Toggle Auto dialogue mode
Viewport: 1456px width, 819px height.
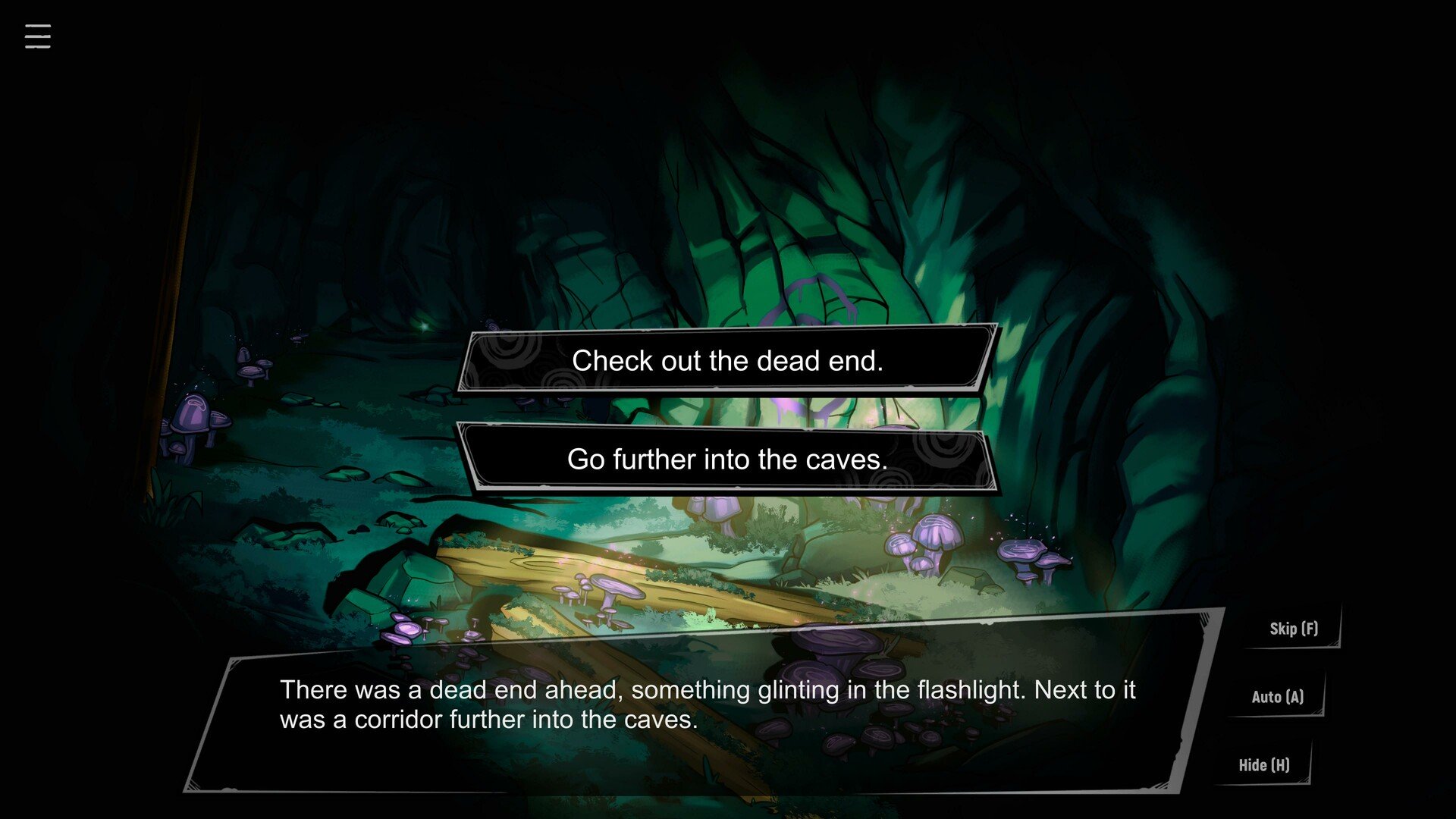[1278, 697]
